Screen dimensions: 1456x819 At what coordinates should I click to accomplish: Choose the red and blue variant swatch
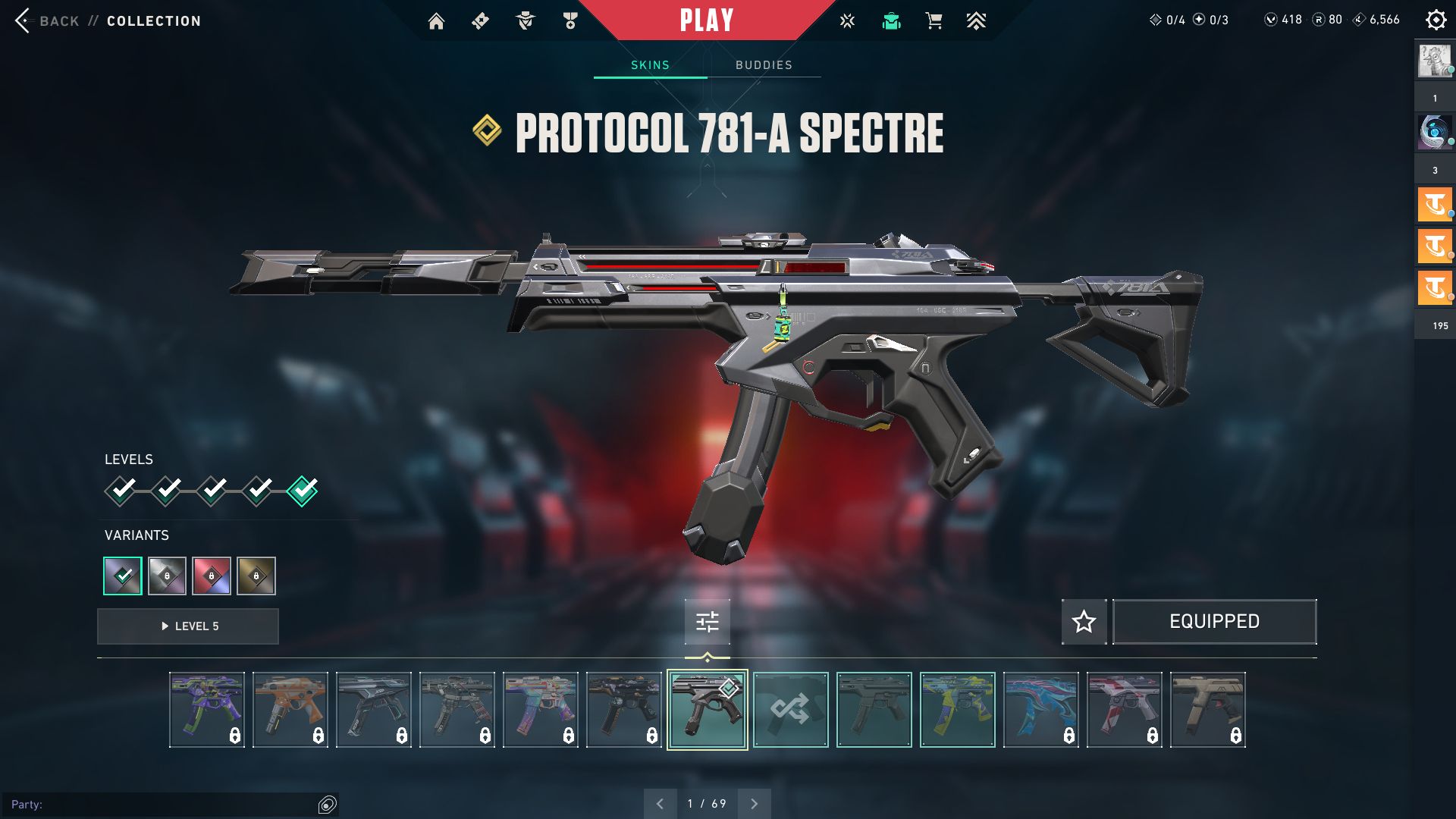(212, 576)
